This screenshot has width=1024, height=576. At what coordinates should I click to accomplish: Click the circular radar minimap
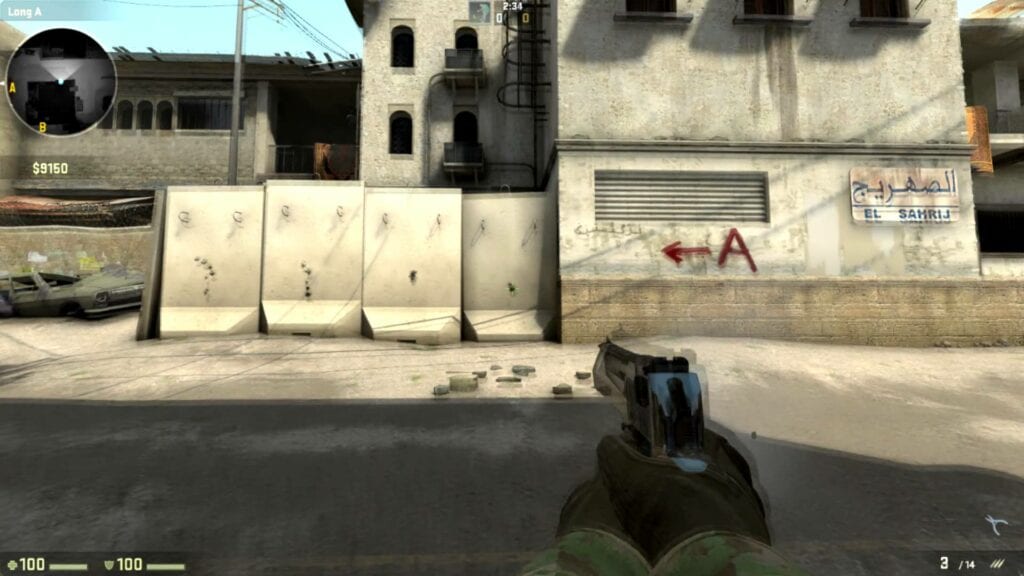[x=61, y=81]
